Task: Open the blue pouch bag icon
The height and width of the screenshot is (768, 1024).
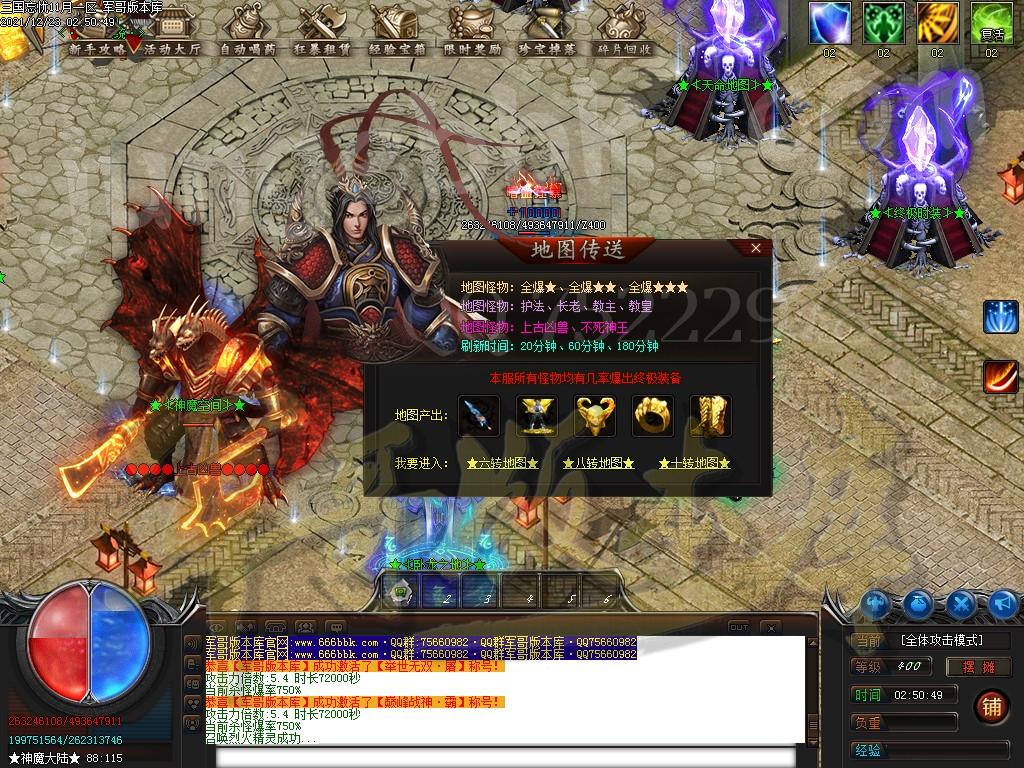Action: 919,604
